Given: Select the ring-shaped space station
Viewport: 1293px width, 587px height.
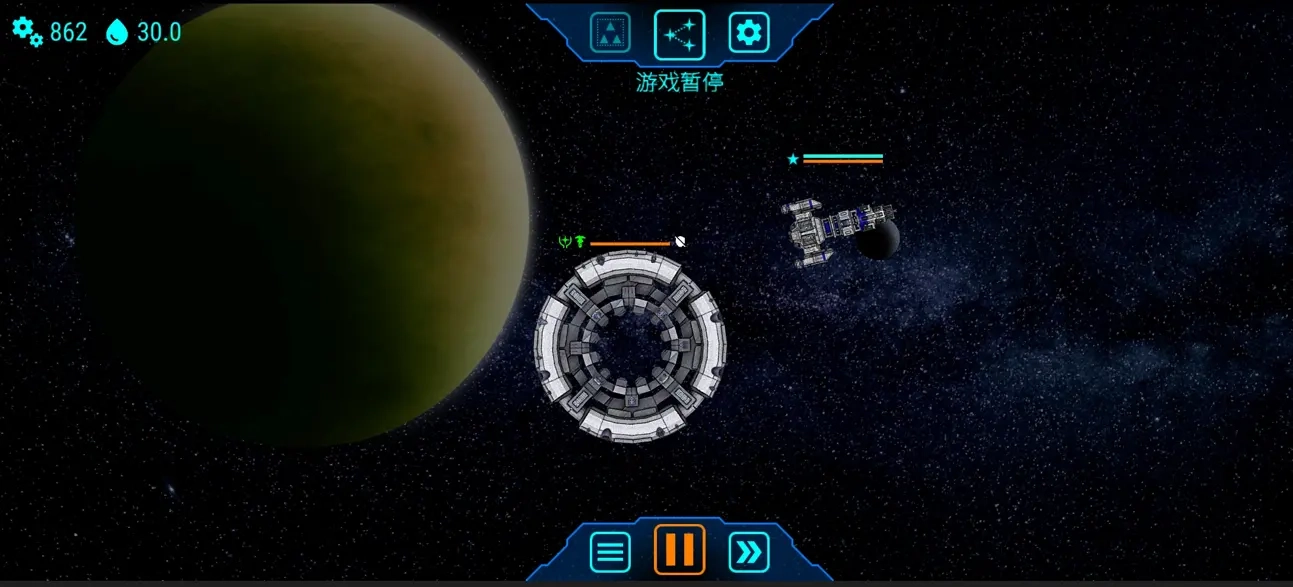Looking at the screenshot, I should 630,347.
